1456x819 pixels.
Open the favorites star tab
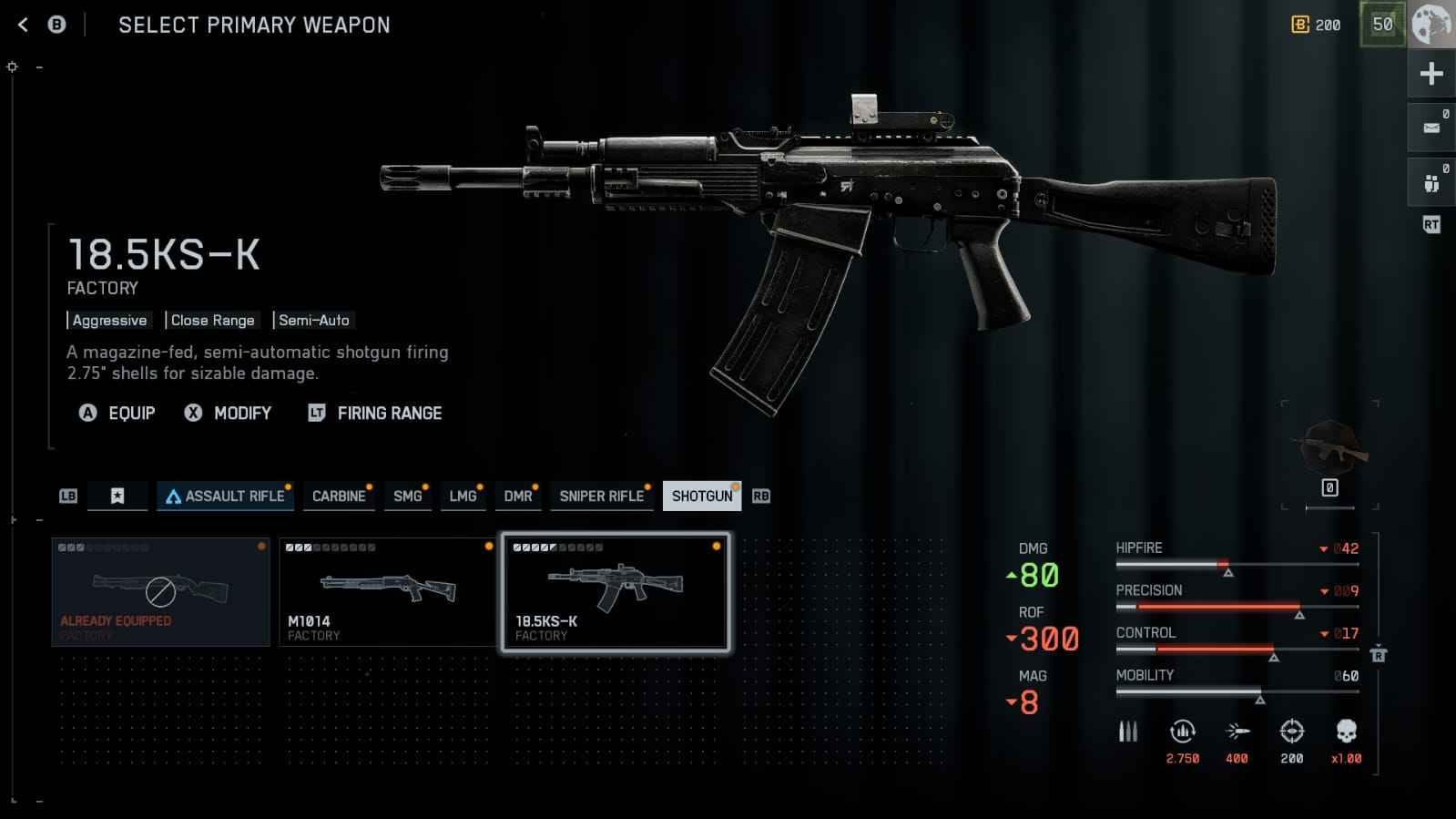coord(117,496)
